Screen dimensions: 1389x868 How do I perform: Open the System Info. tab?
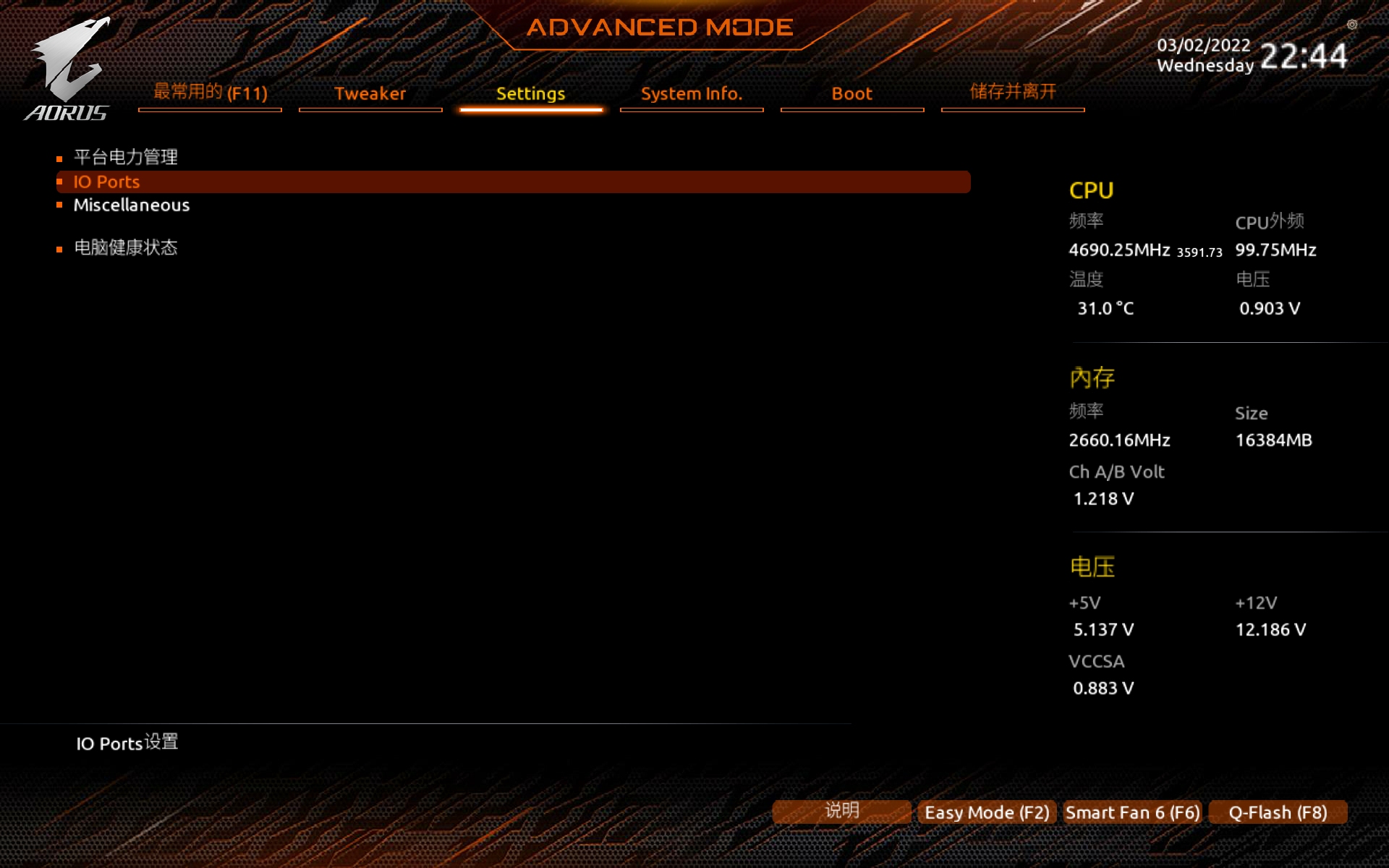click(691, 93)
